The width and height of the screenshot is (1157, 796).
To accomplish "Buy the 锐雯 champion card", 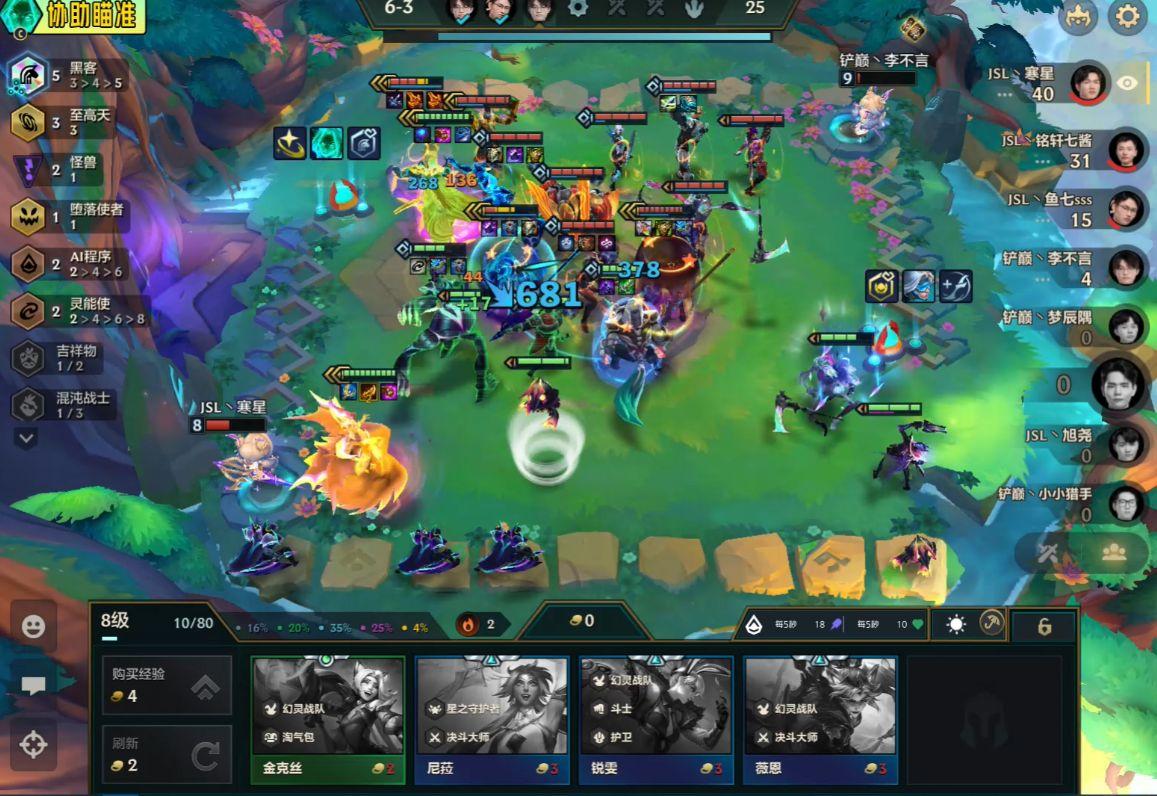I will (655, 718).
